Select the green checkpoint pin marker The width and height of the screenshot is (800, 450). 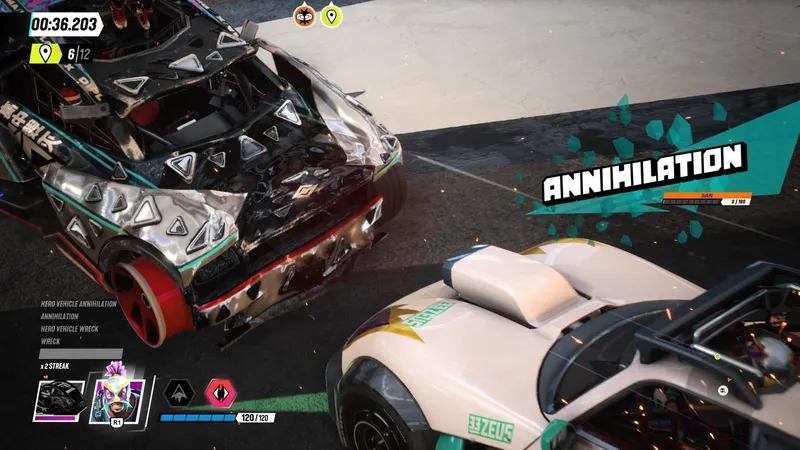330,15
